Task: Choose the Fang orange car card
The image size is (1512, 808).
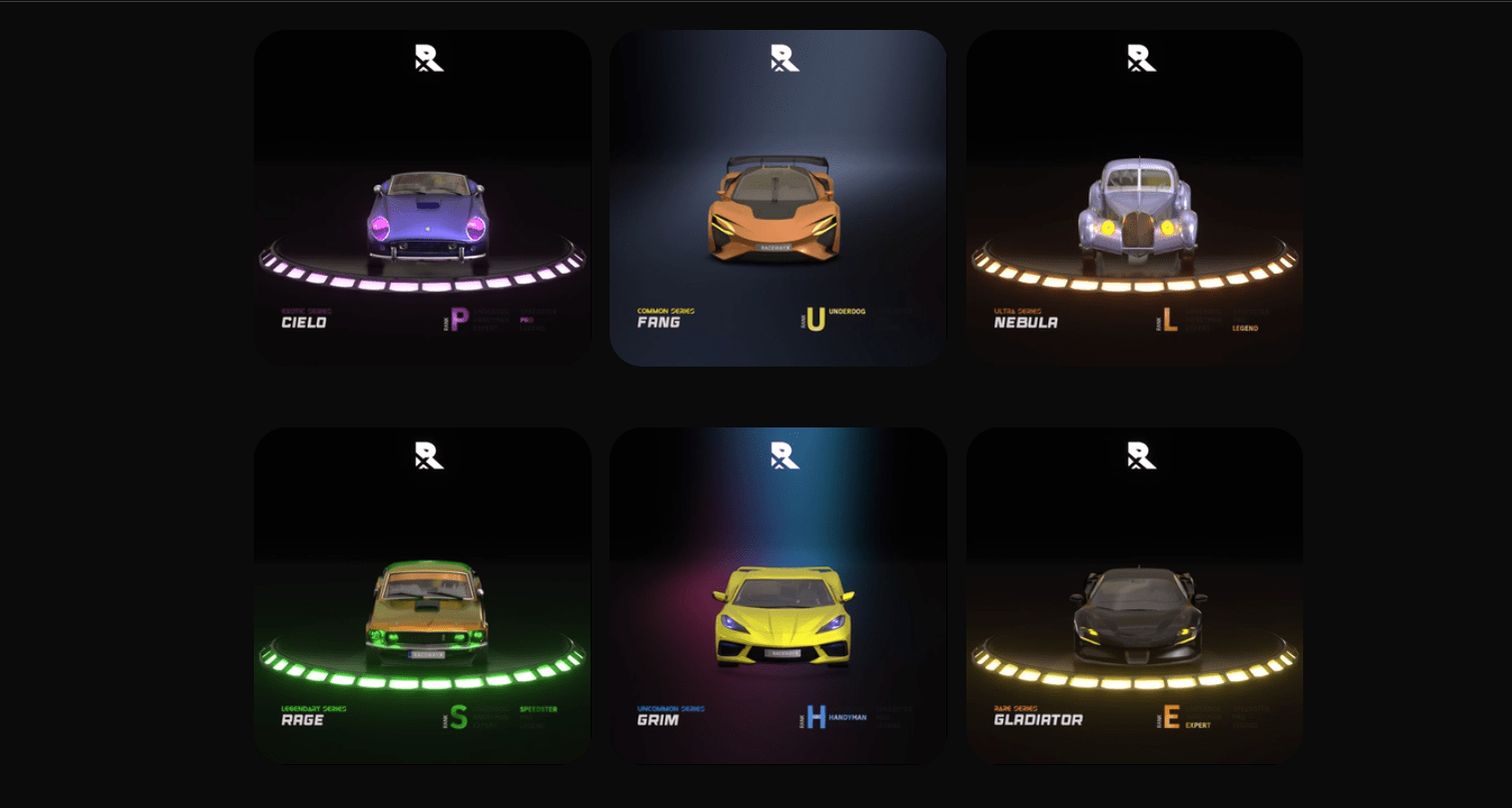Action: tap(777, 198)
